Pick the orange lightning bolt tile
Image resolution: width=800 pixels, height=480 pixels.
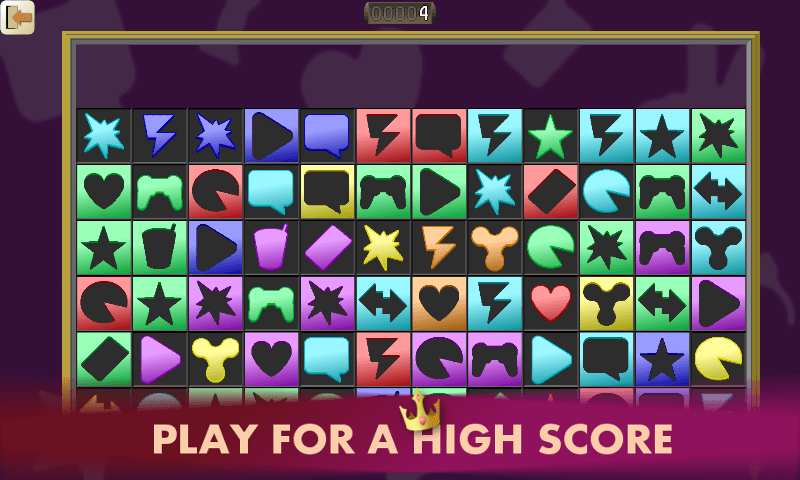(x=439, y=247)
